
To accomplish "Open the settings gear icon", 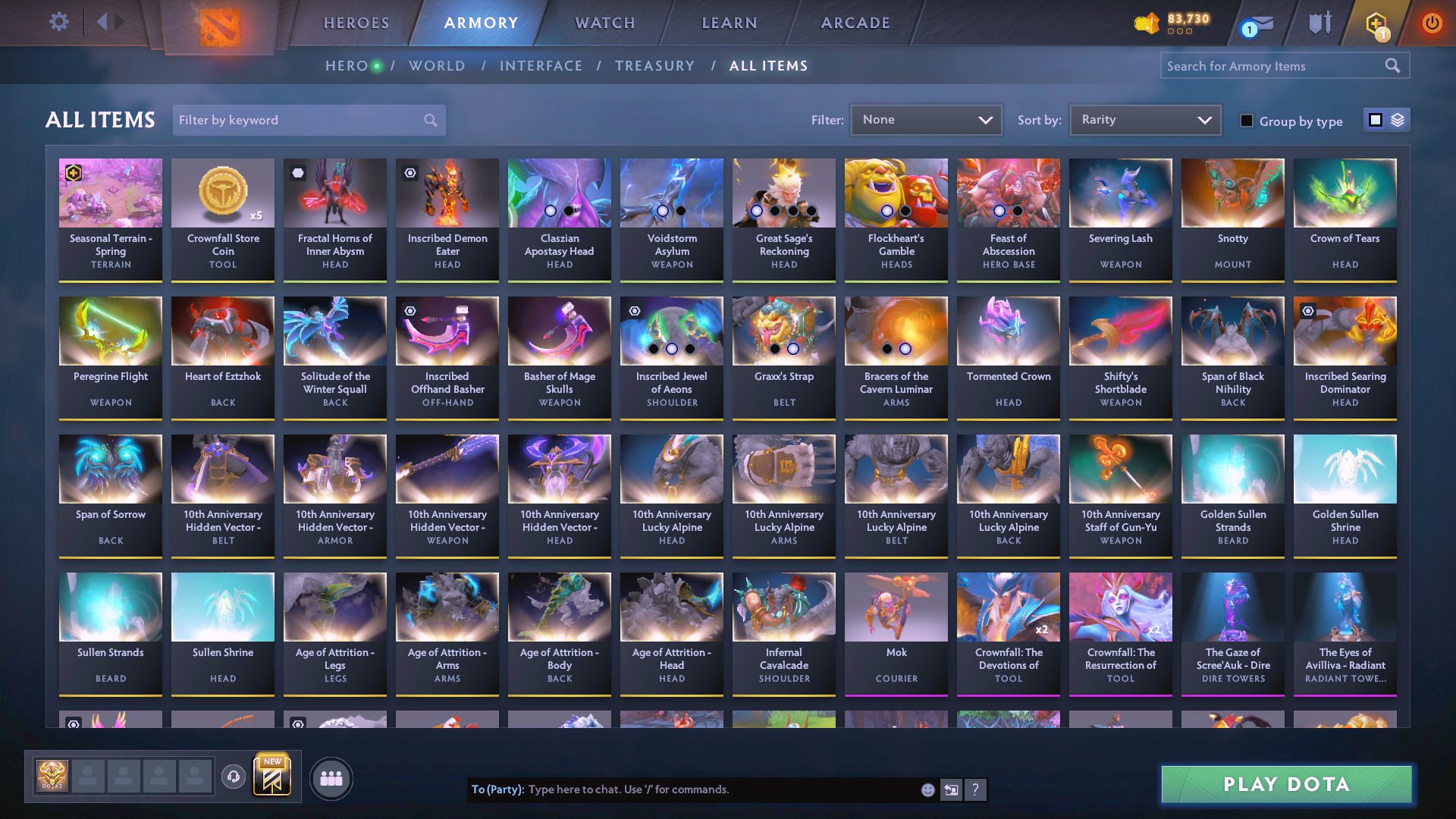I will click(x=58, y=23).
